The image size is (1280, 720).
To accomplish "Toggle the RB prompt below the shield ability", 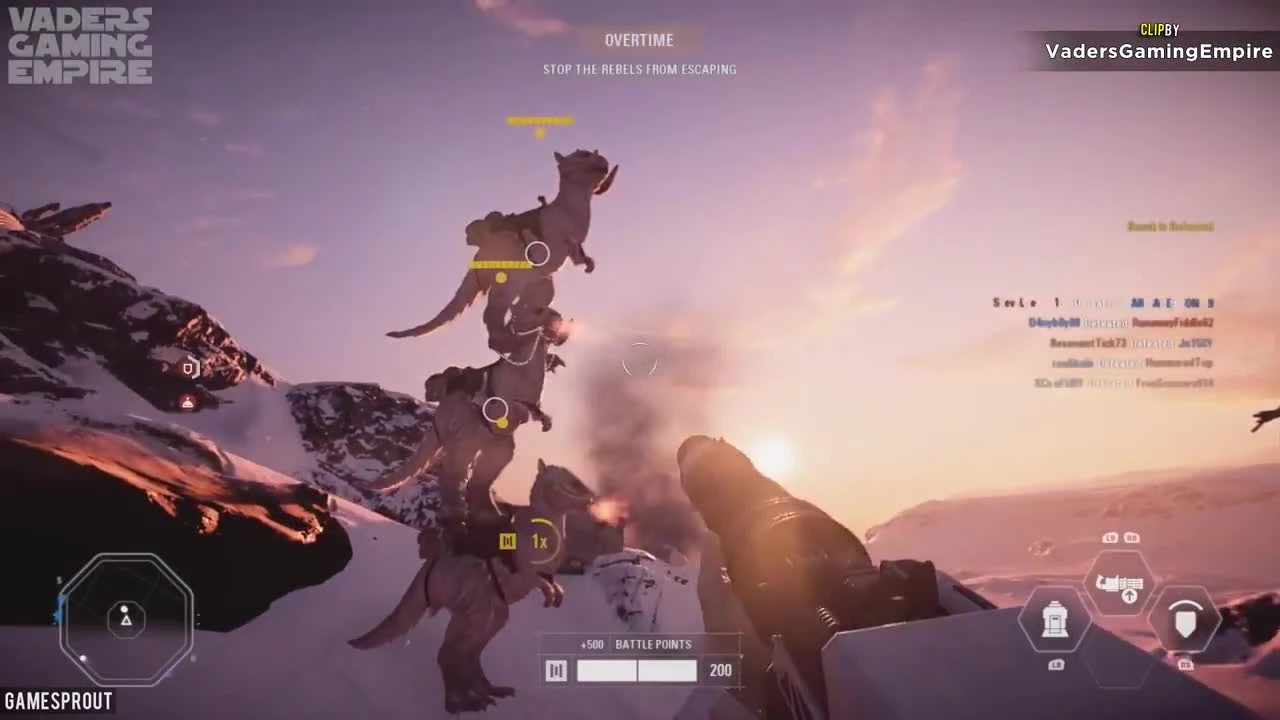I will point(1186,662).
